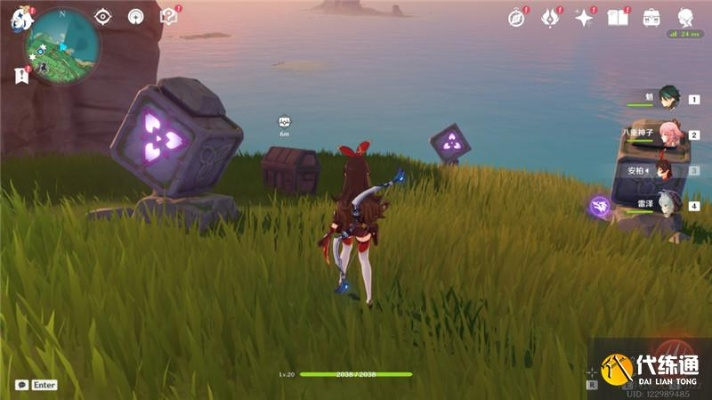
Task: Open the Wish four-pointed star icon
Action: (584, 17)
